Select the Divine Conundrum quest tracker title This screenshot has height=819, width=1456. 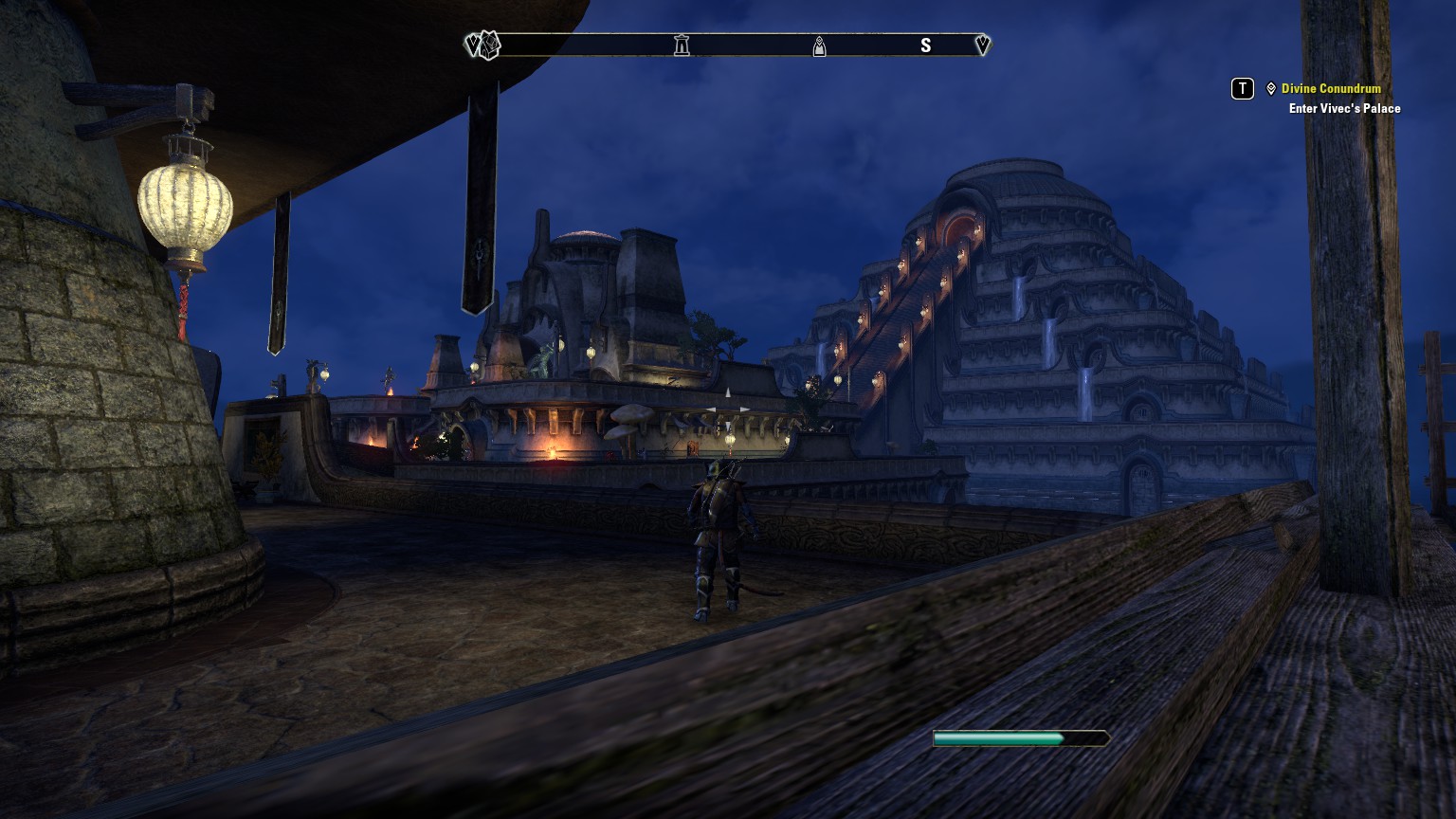pos(1330,88)
